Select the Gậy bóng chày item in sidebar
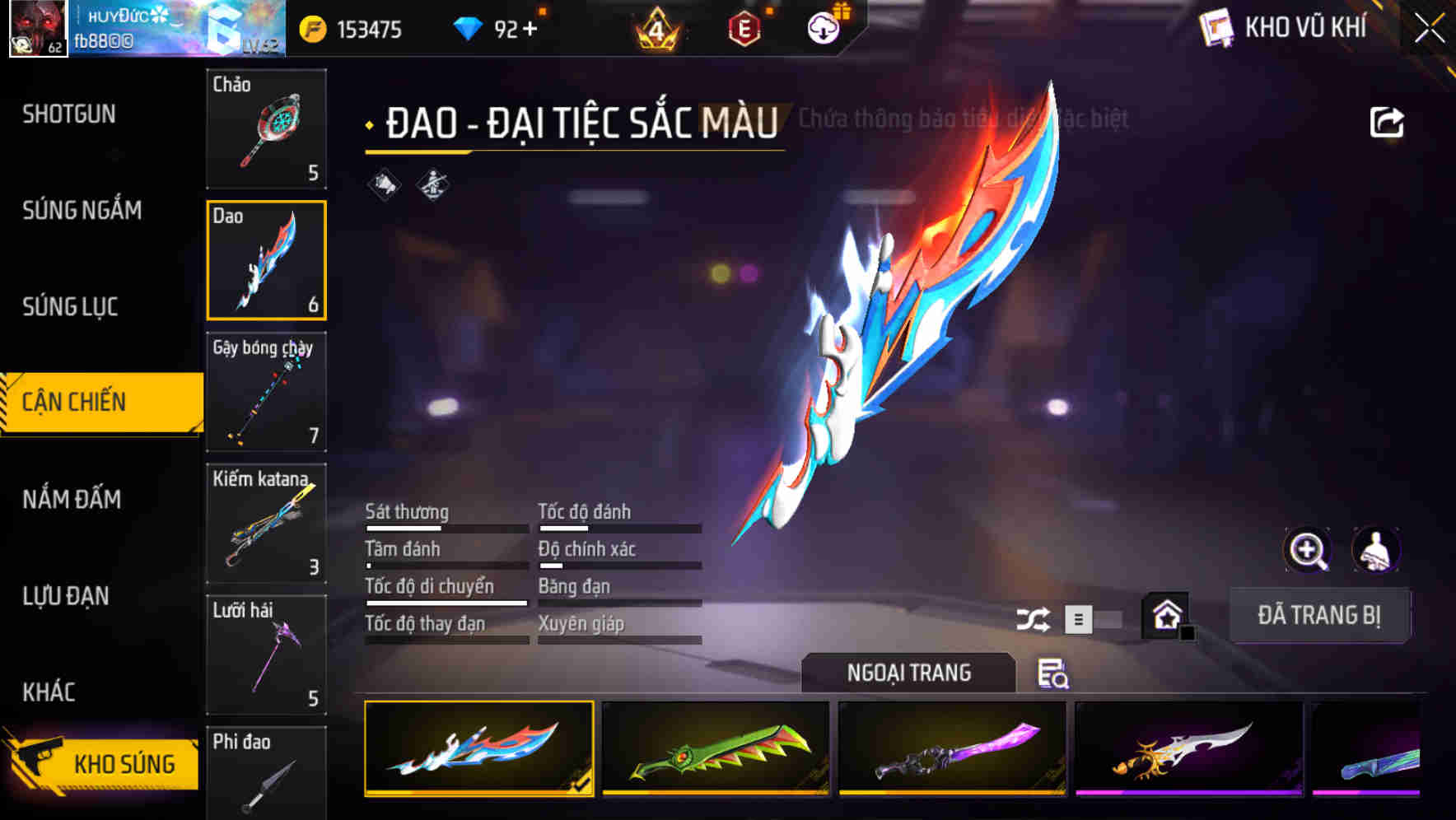The width and height of the screenshot is (1456, 820). pos(265,393)
